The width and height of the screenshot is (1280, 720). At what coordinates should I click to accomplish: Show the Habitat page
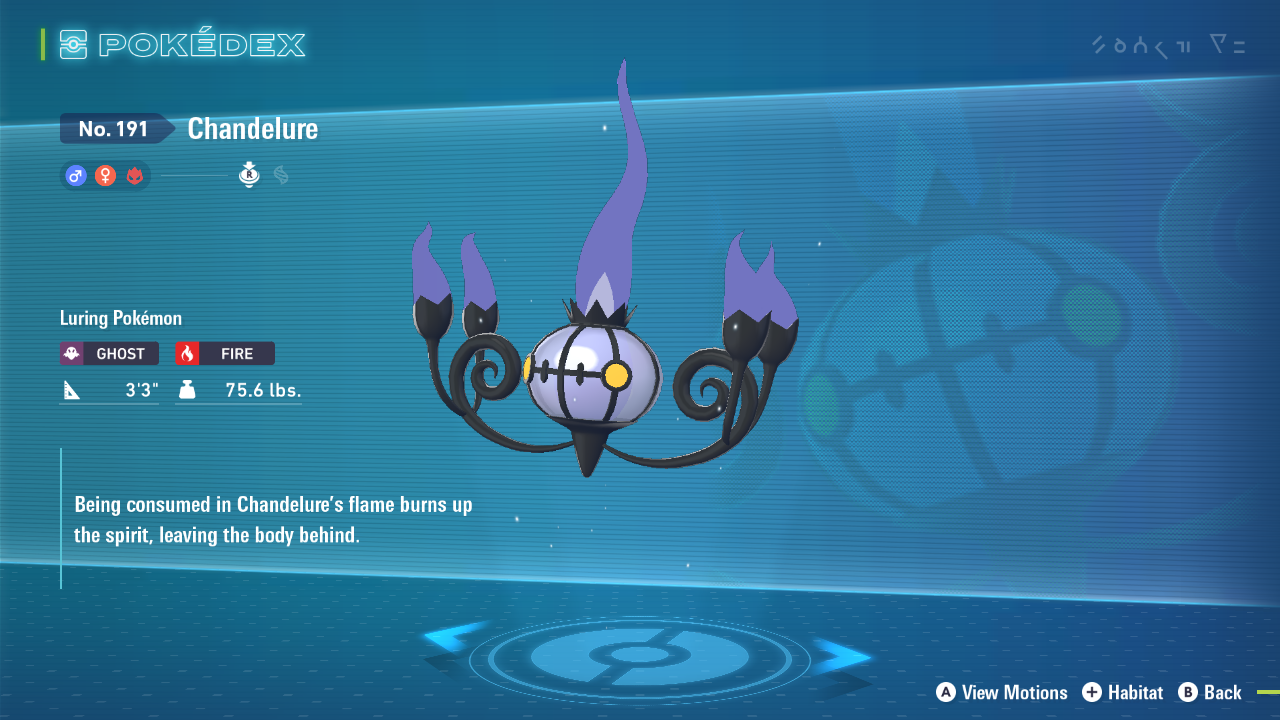click(x=1123, y=692)
